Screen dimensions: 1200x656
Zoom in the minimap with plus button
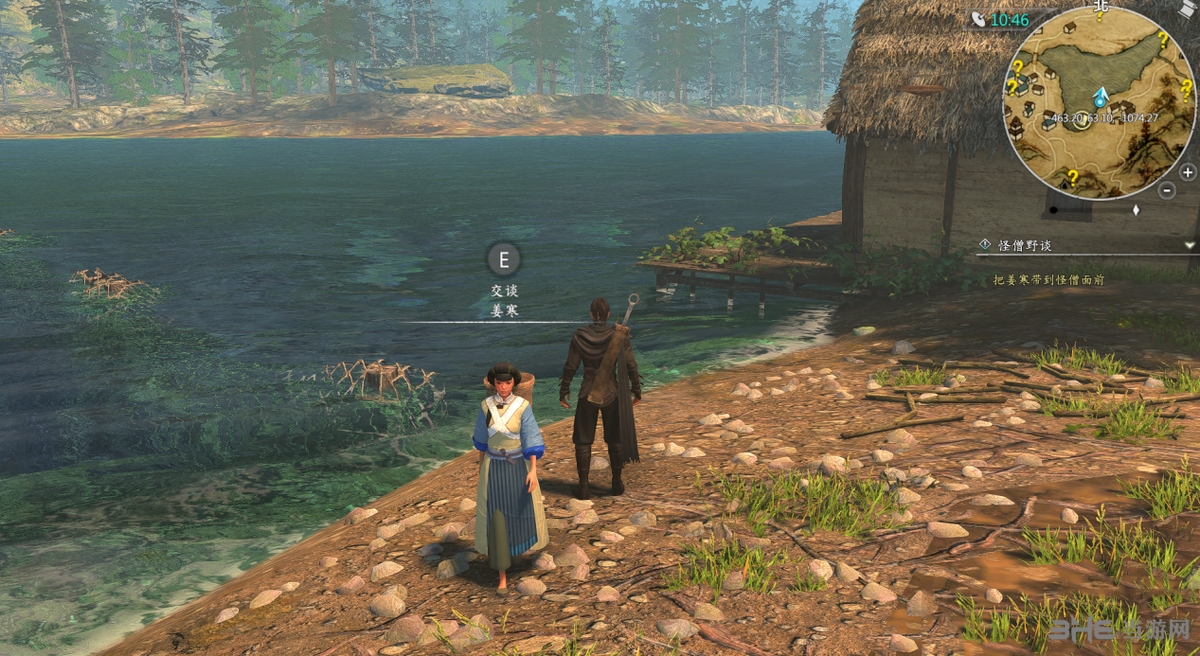(x=1187, y=172)
